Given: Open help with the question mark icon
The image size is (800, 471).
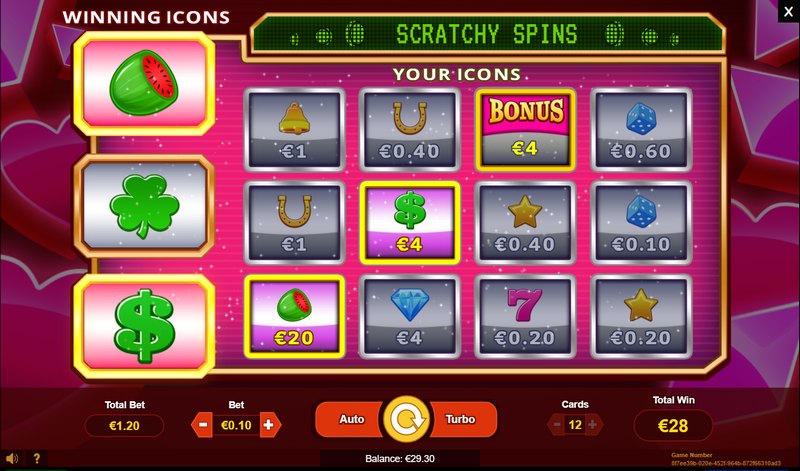Looking at the screenshot, I should click(x=37, y=459).
